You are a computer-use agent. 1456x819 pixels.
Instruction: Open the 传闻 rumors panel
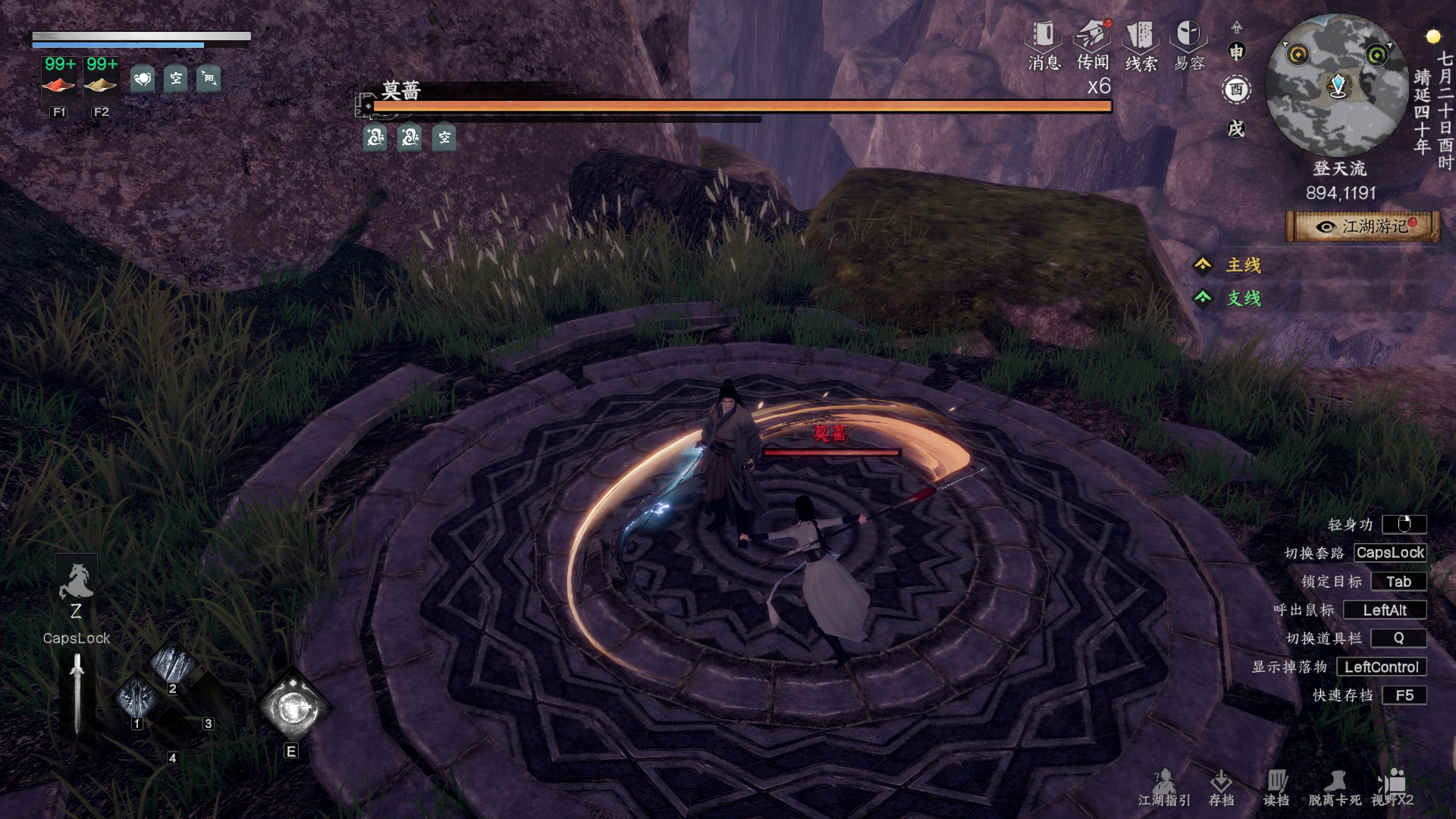(x=1092, y=44)
